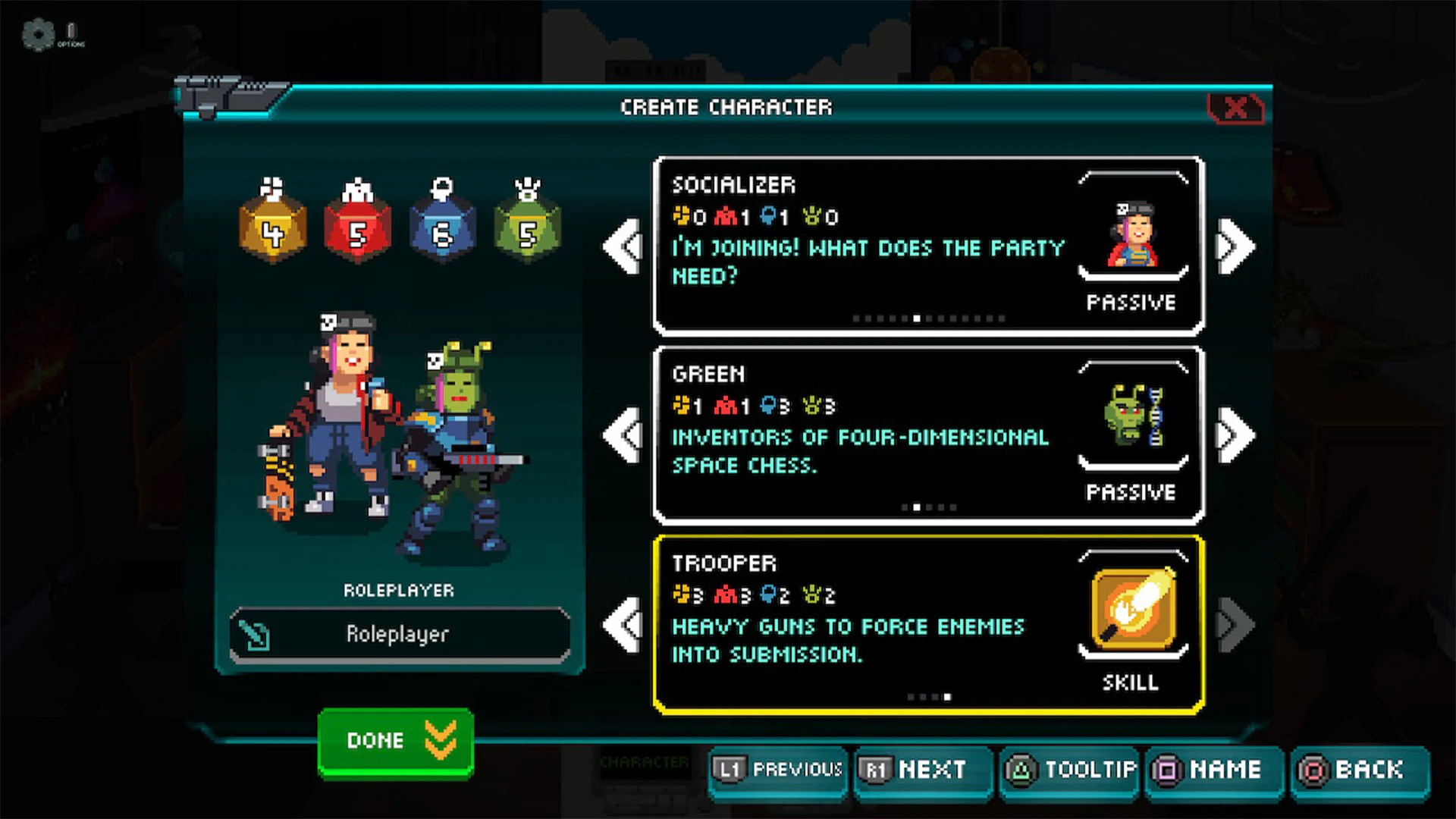The width and height of the screenshot is (1456, 819).
Task: Select the Name menu entry
Action: 1214,771
